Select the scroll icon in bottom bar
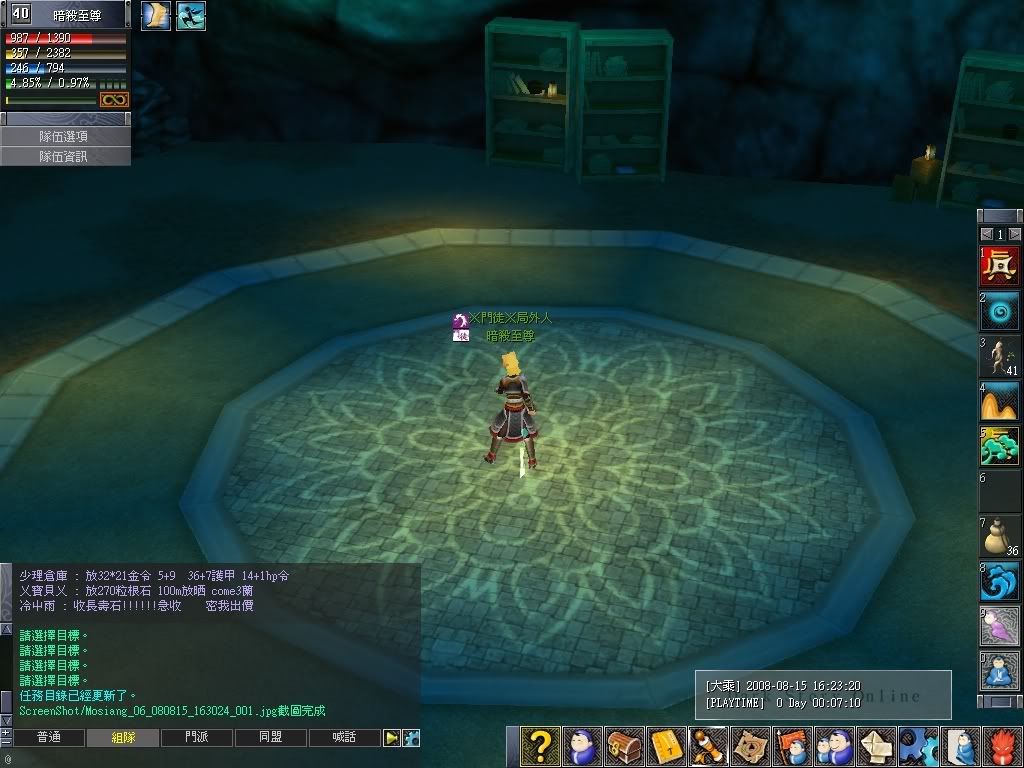Screen dimensions: 1024x768 707,746
